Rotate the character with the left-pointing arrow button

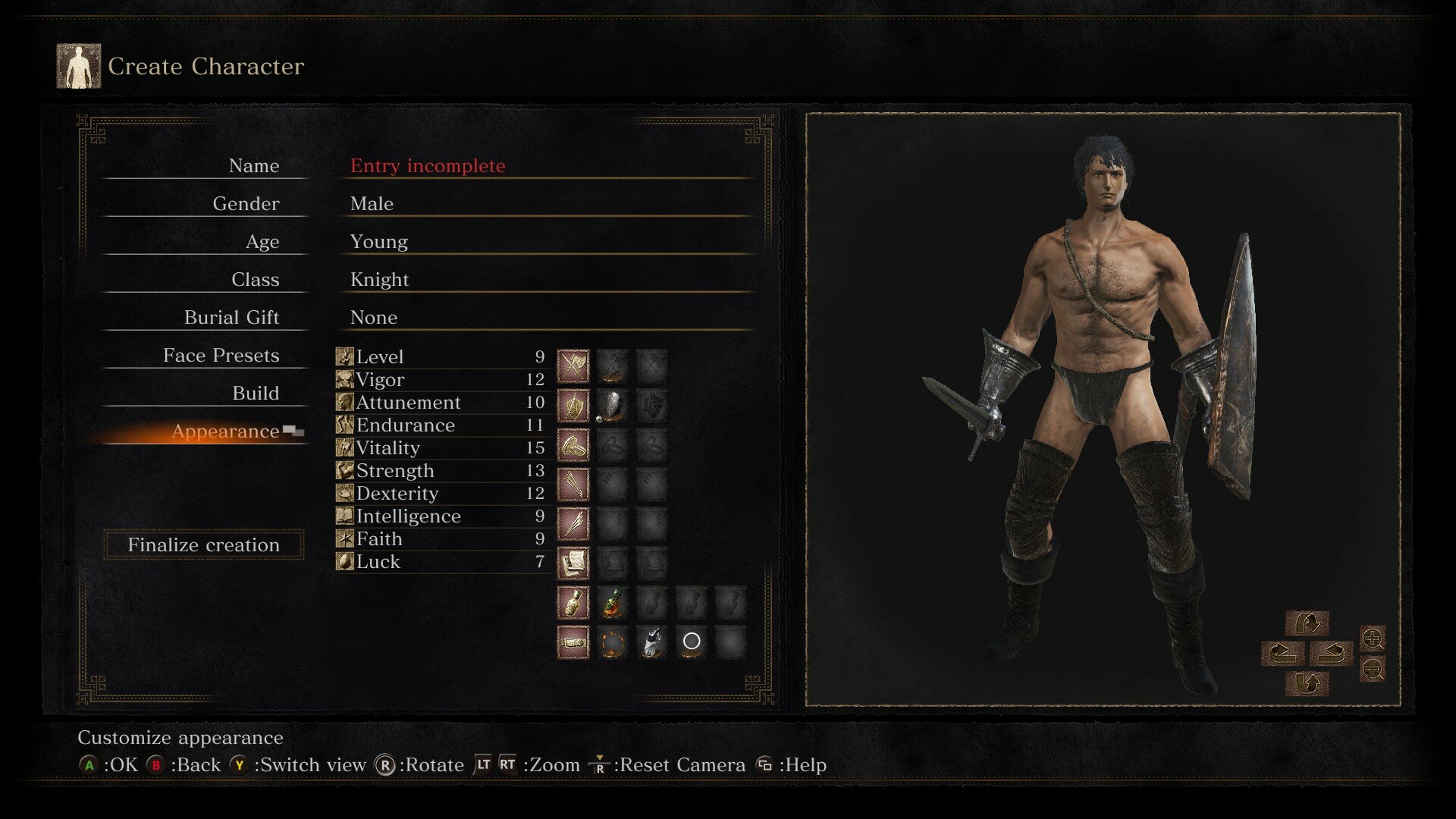click(1283, 653)
